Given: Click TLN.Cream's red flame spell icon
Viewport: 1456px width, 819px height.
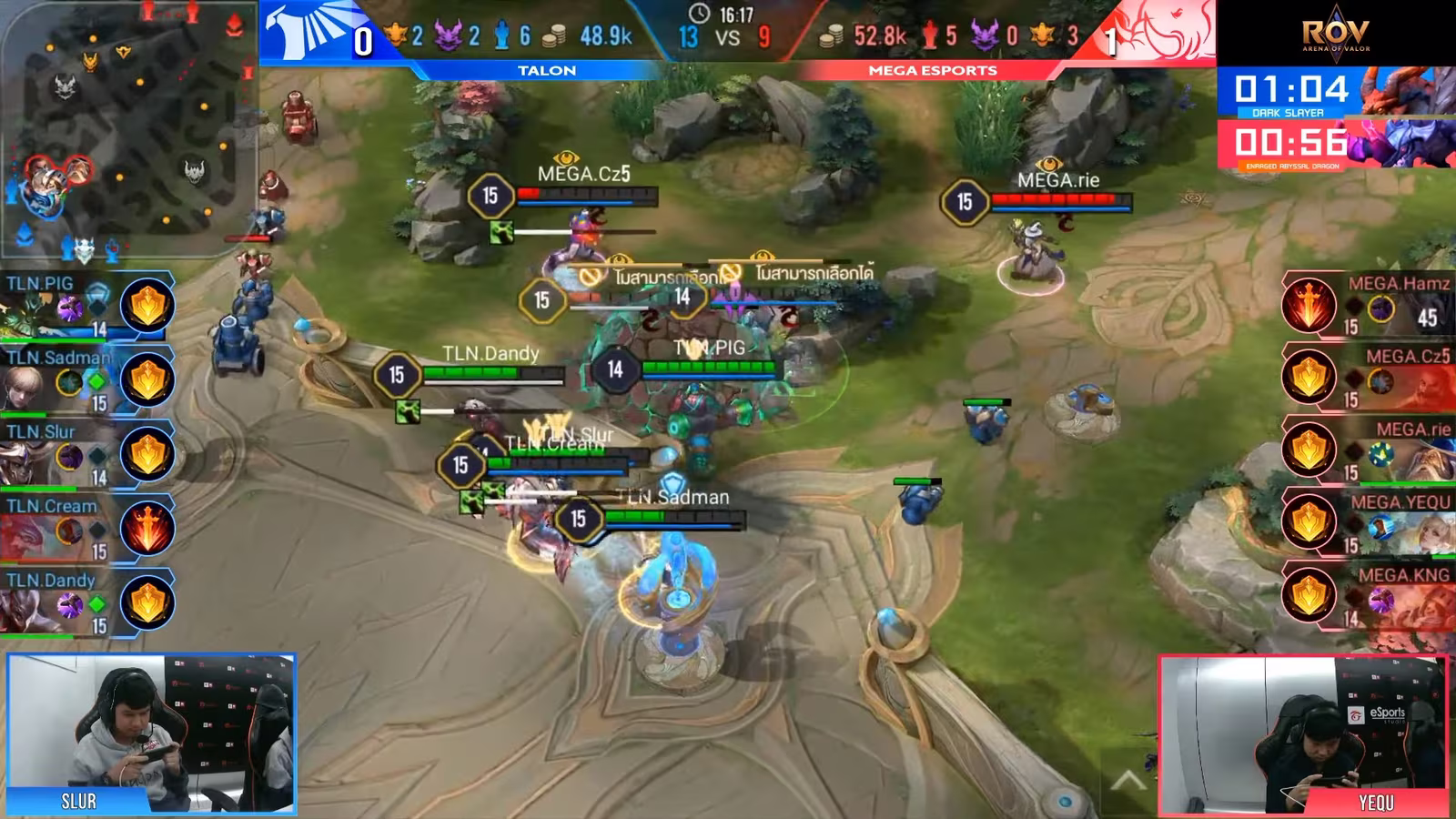Looking at the screenshot, I should click(147, 528).
